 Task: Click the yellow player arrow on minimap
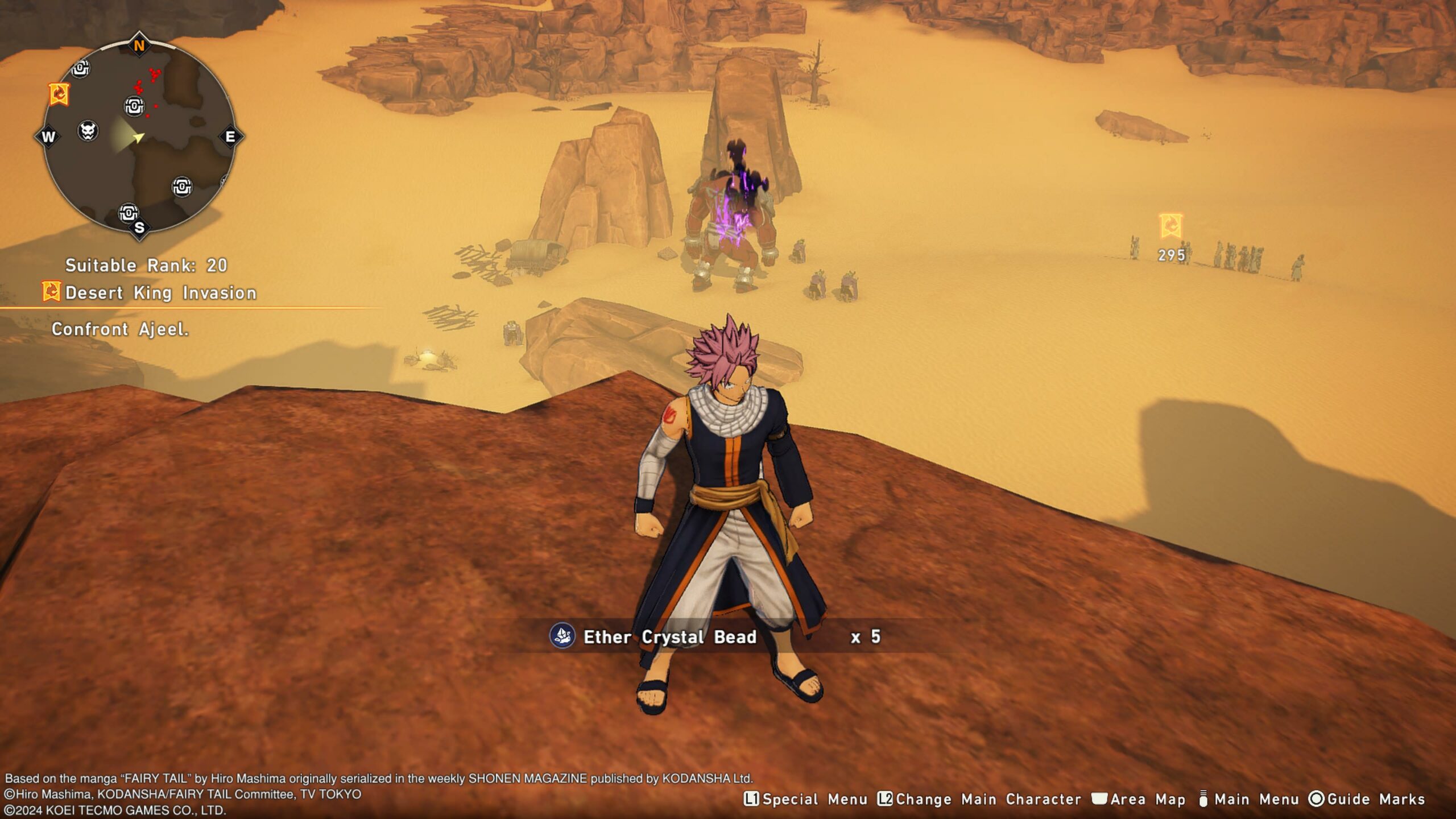point(138,137)
